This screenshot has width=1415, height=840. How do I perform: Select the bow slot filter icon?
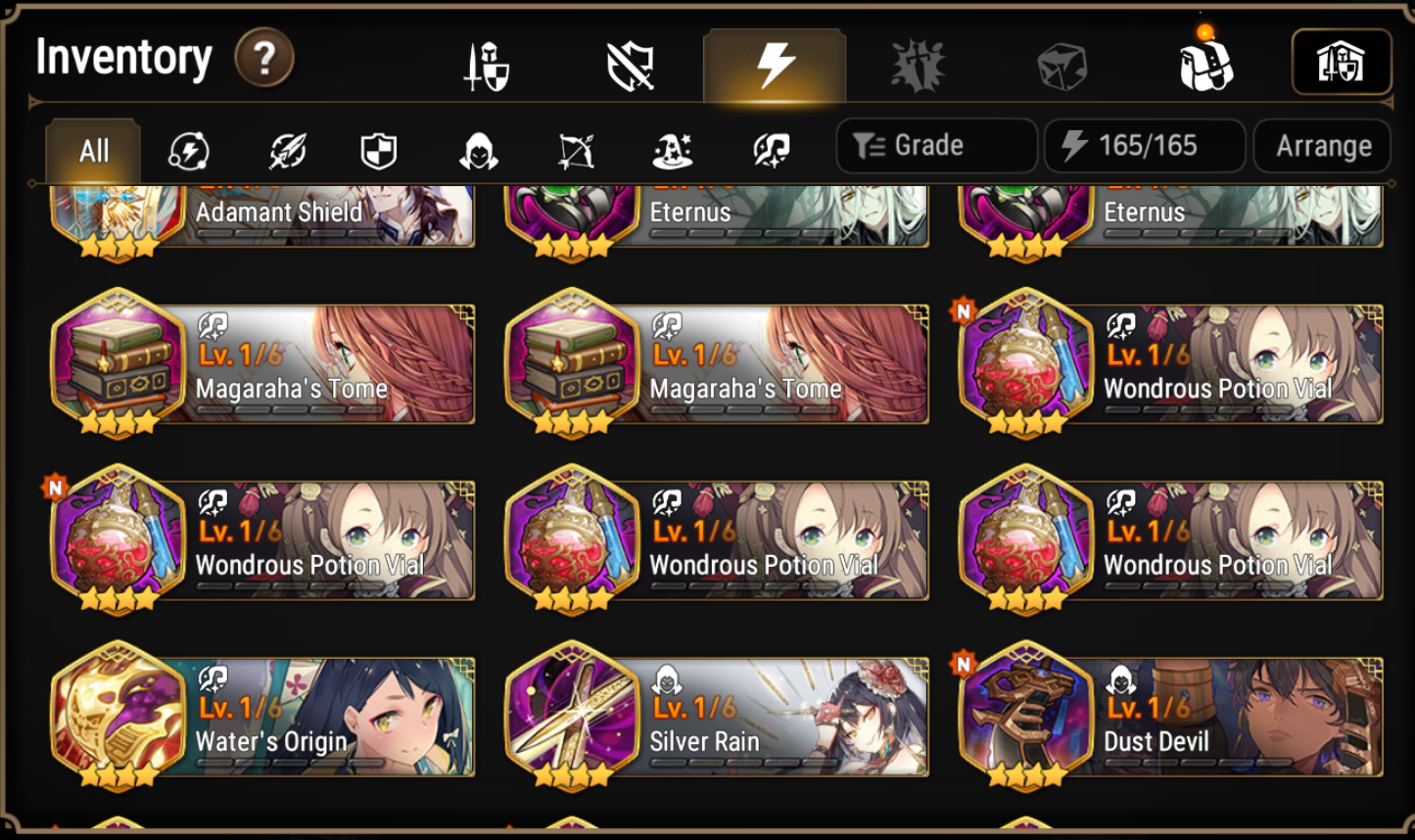[x=576, y=149]
